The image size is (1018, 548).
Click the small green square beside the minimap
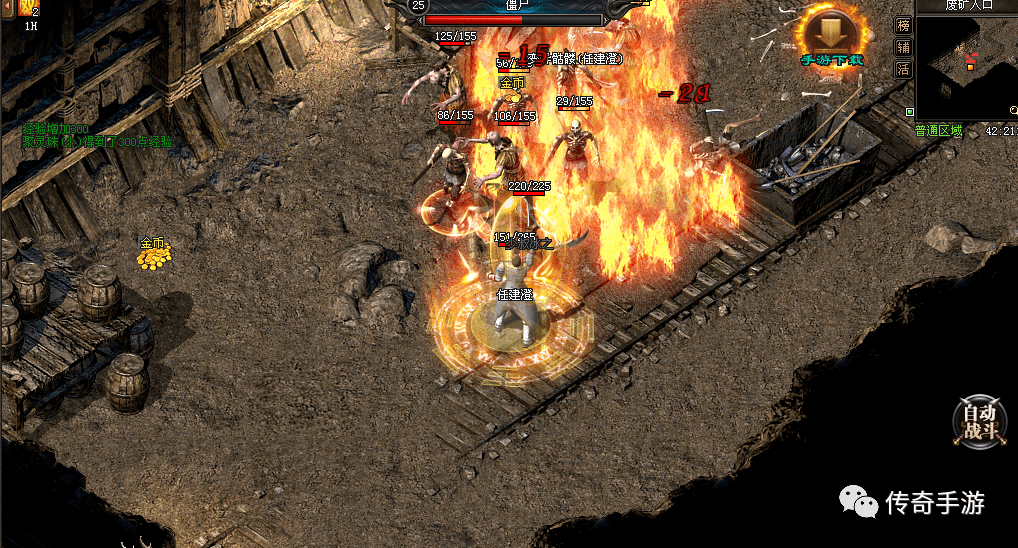click(909, 112)
